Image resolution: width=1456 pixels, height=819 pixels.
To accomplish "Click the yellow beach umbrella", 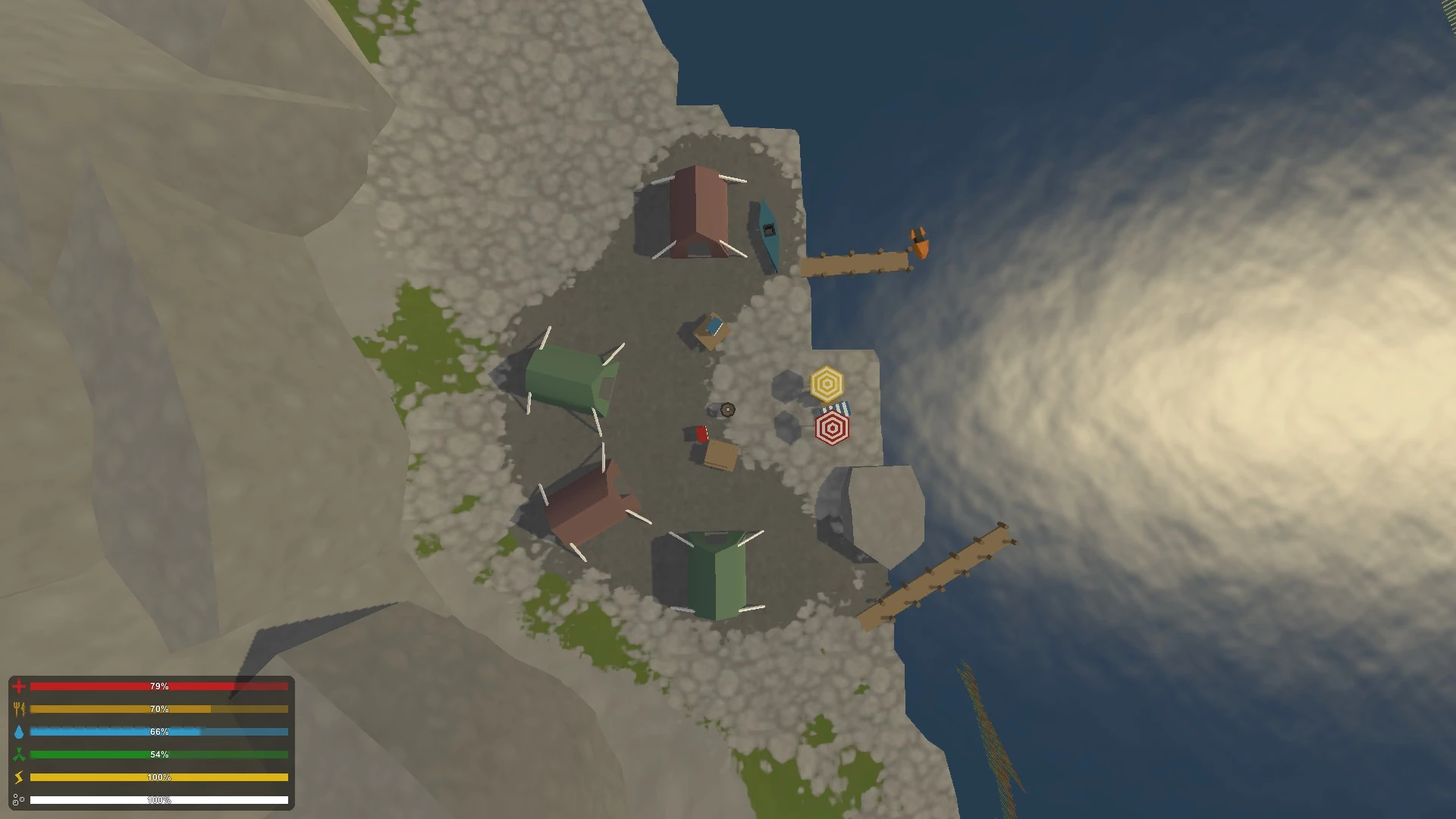I will click(827, 384).
